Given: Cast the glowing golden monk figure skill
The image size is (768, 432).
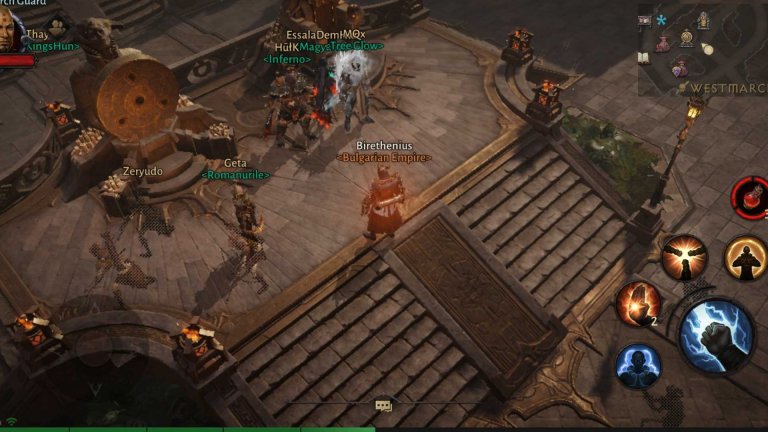Looking at the screenshot, I should pos(745,257).
